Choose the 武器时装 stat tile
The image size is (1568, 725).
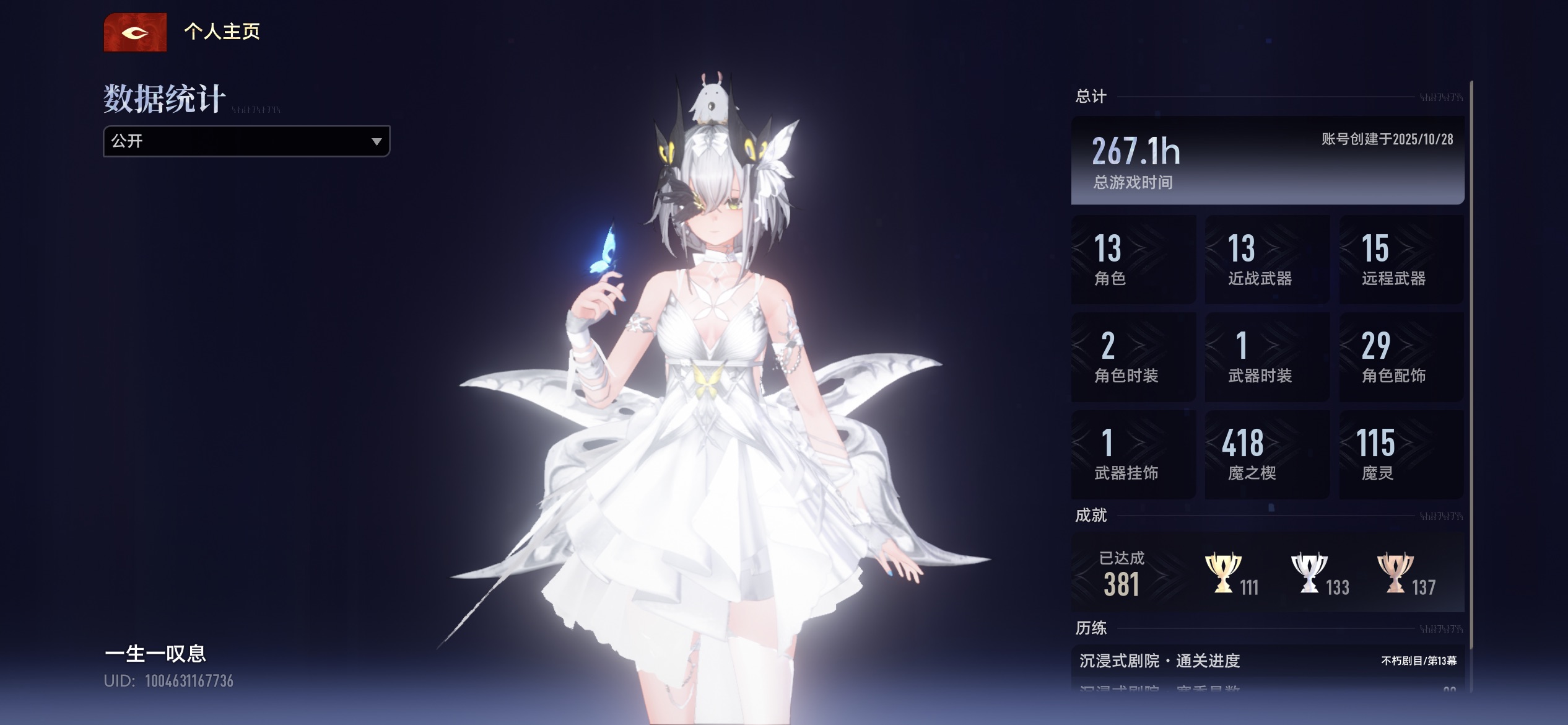pyautogui.click(x=1267, y=357)
